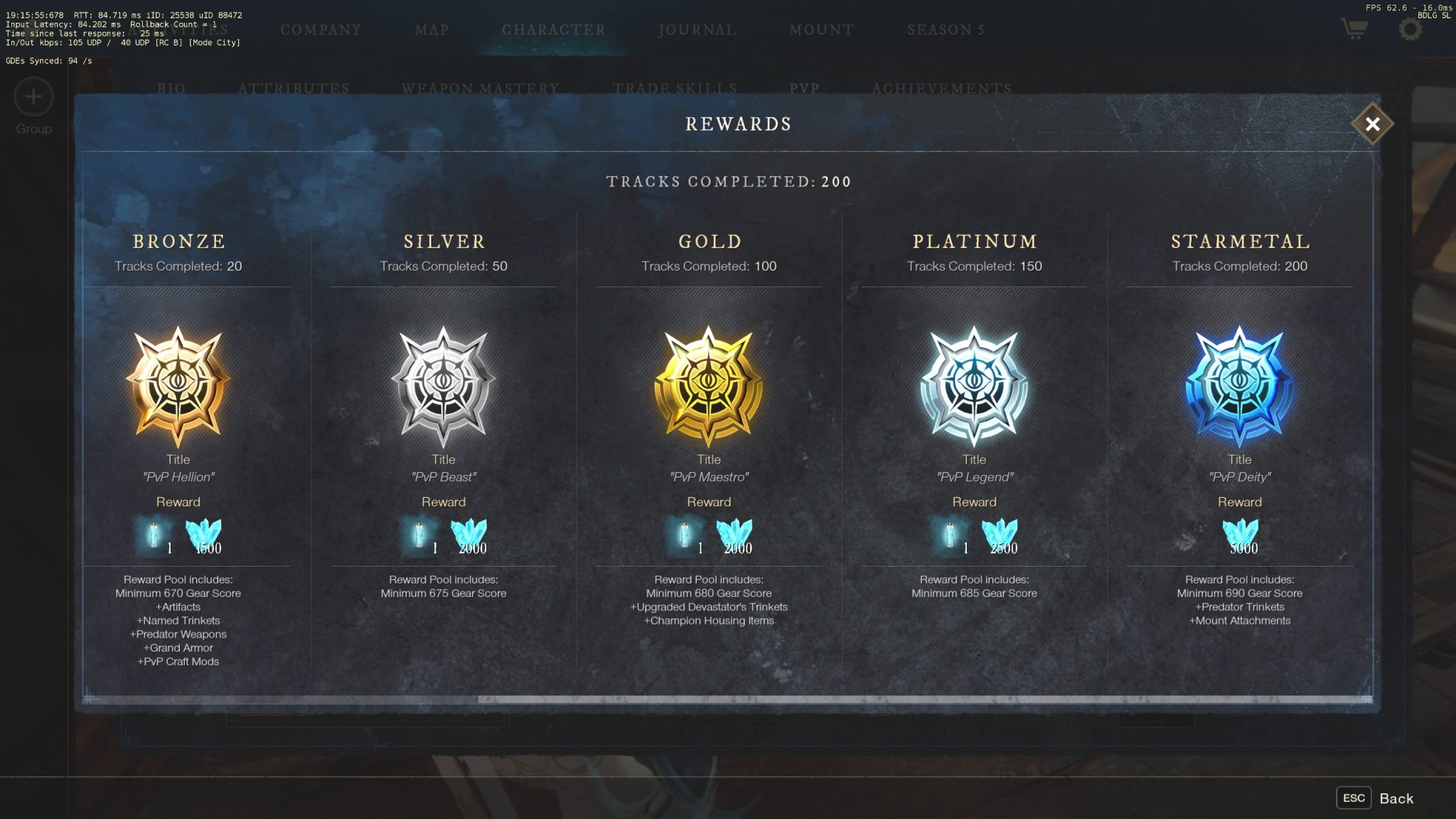The width and height of the screenshot is (1456, 819).
Task: Click the Group plus icon
Action: (32, 97)
